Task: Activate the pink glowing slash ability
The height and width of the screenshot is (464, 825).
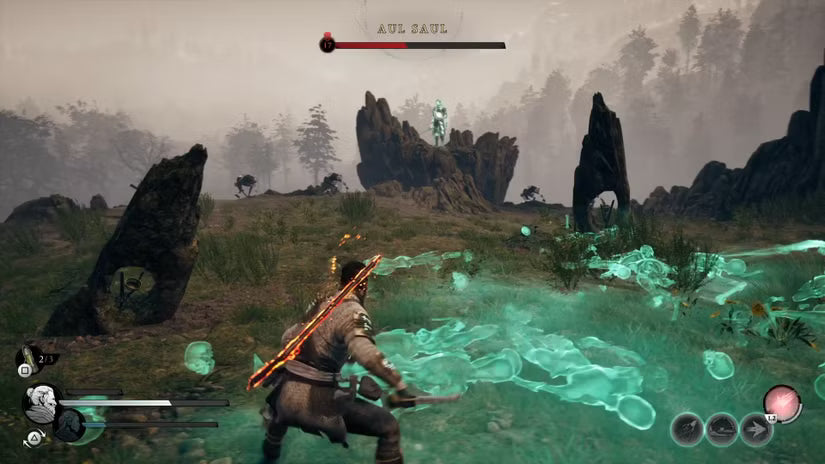Action: [781, 403]
